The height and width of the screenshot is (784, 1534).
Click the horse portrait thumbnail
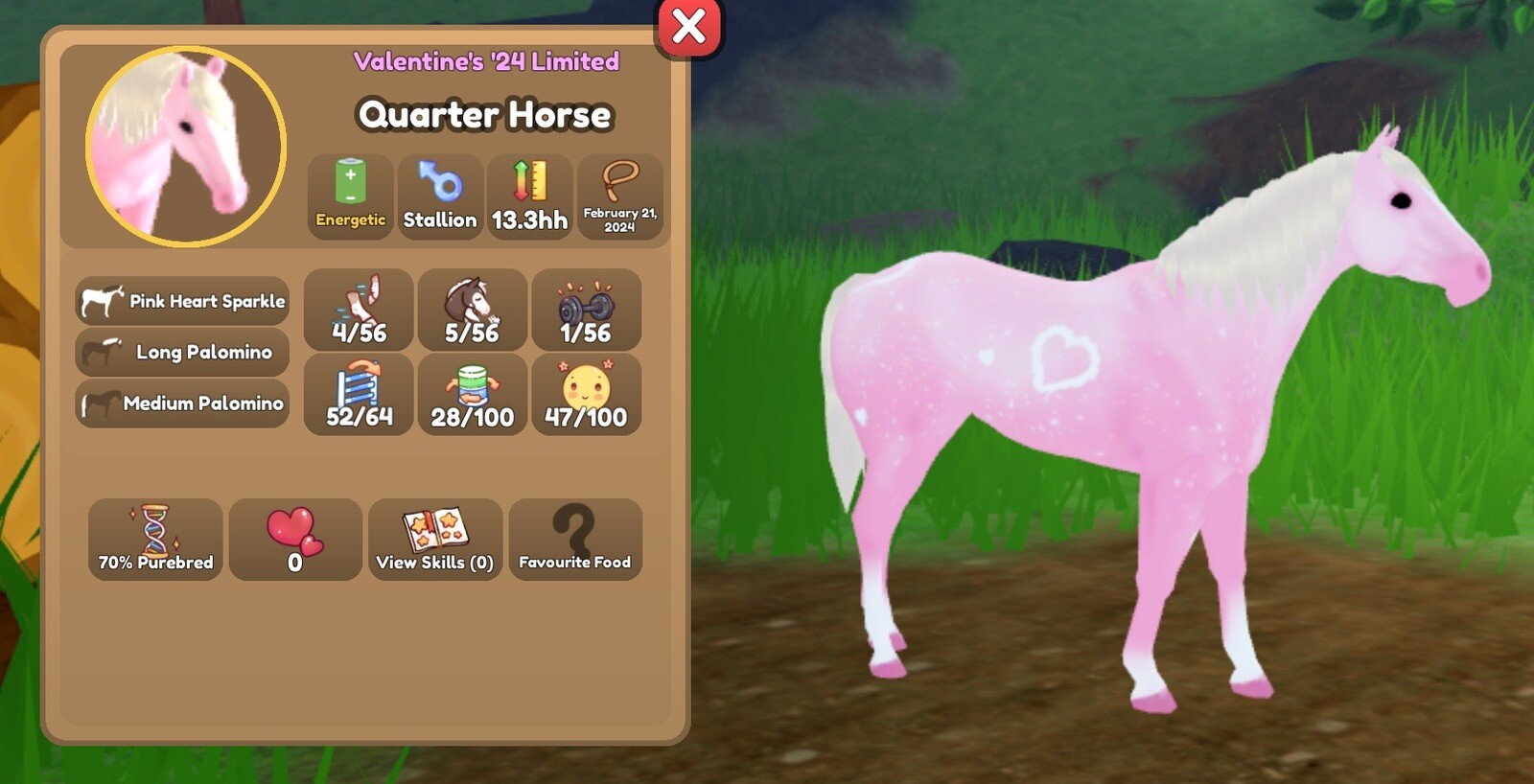186,147
